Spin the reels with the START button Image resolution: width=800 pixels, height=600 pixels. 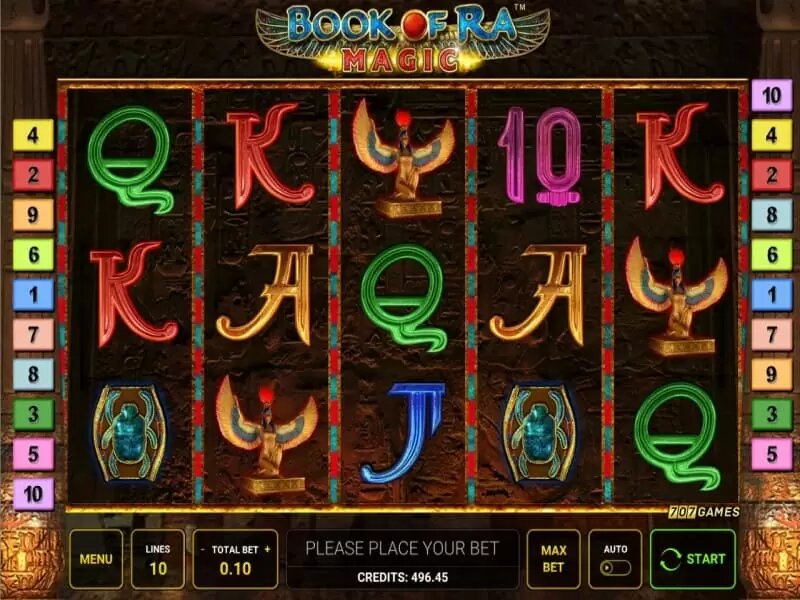point(692,559)
